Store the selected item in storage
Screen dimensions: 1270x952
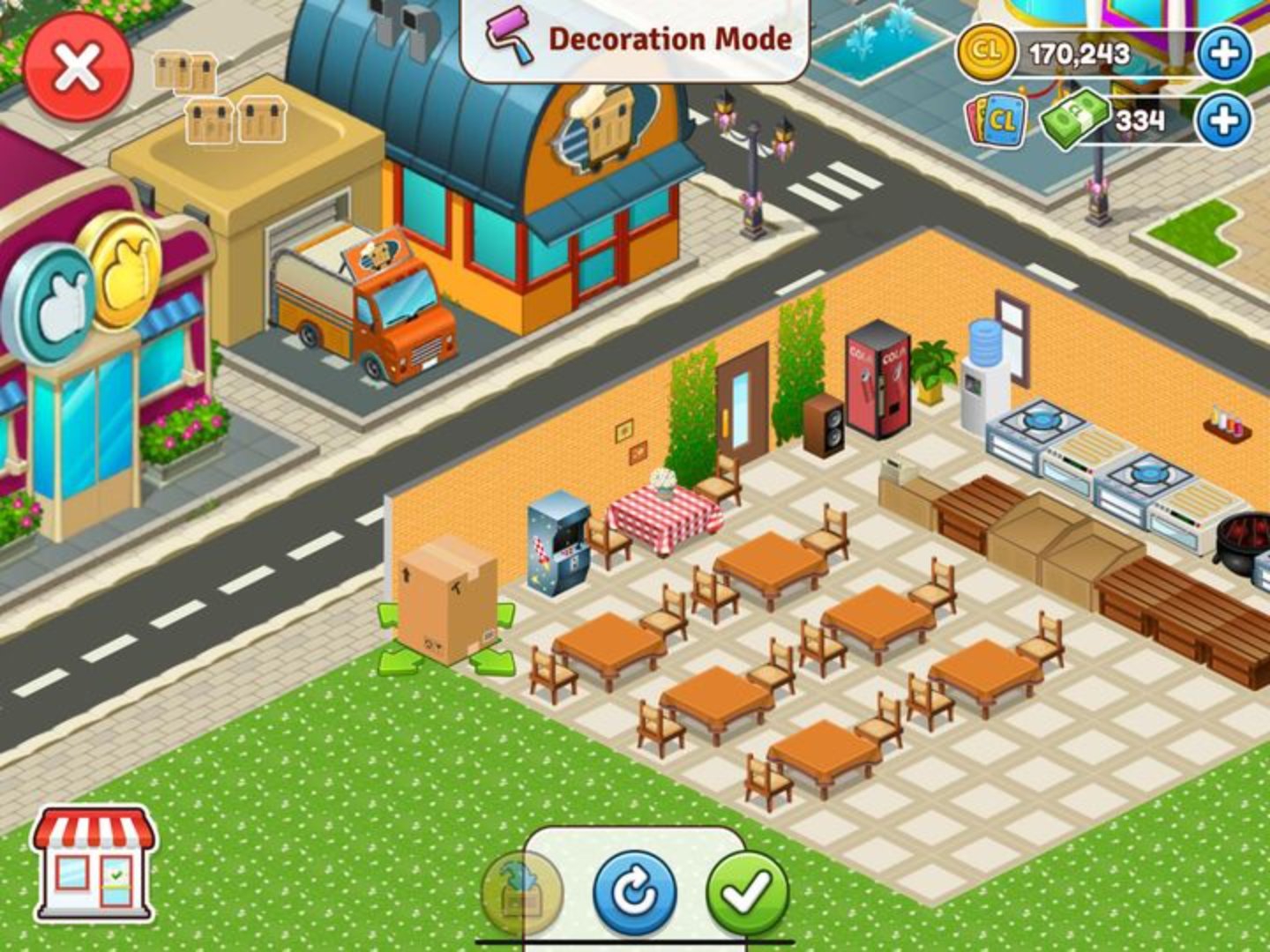(x=522, y=893)
